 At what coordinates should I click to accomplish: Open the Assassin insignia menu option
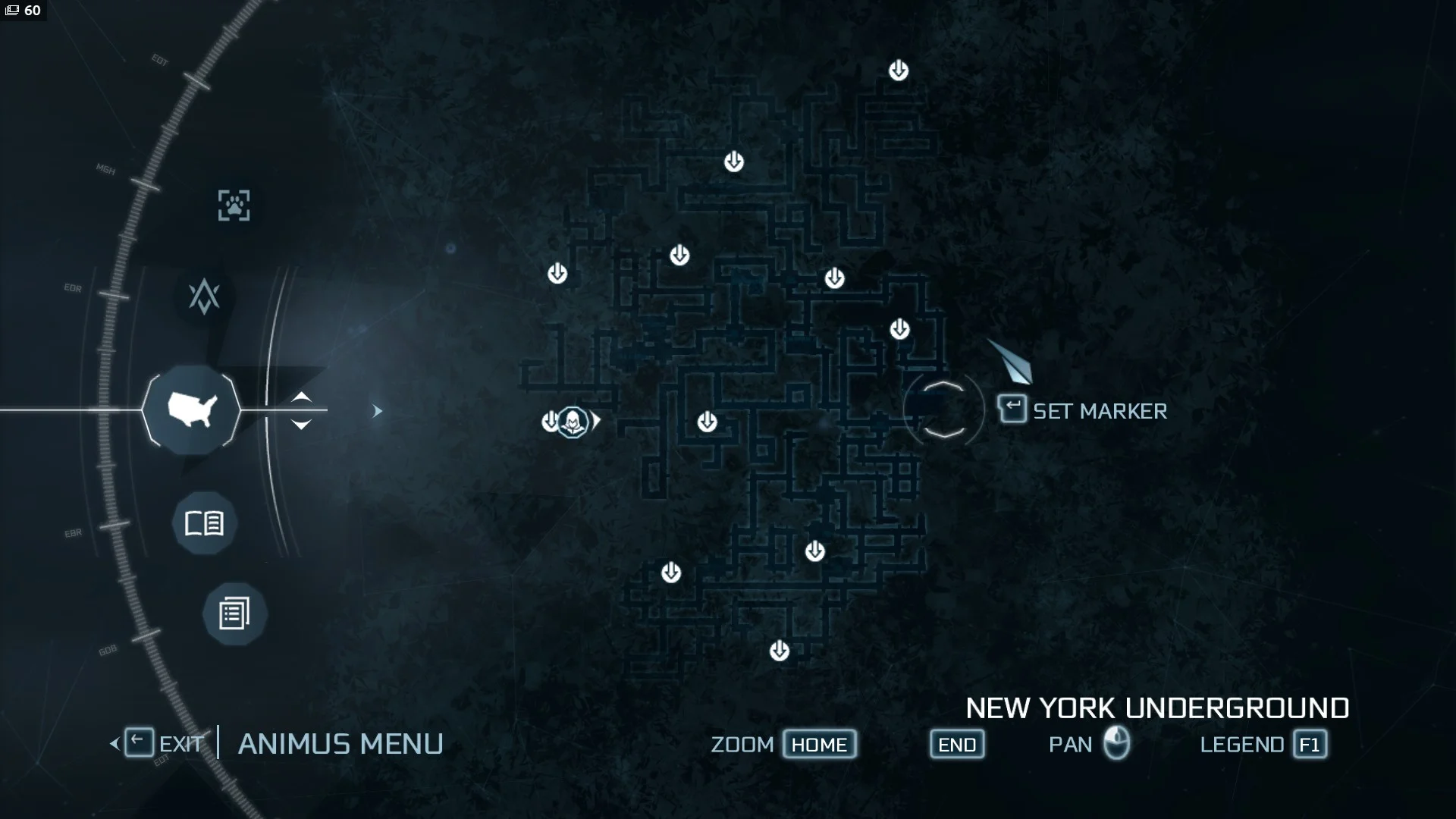pyautogui.click(x=205, y=296)
